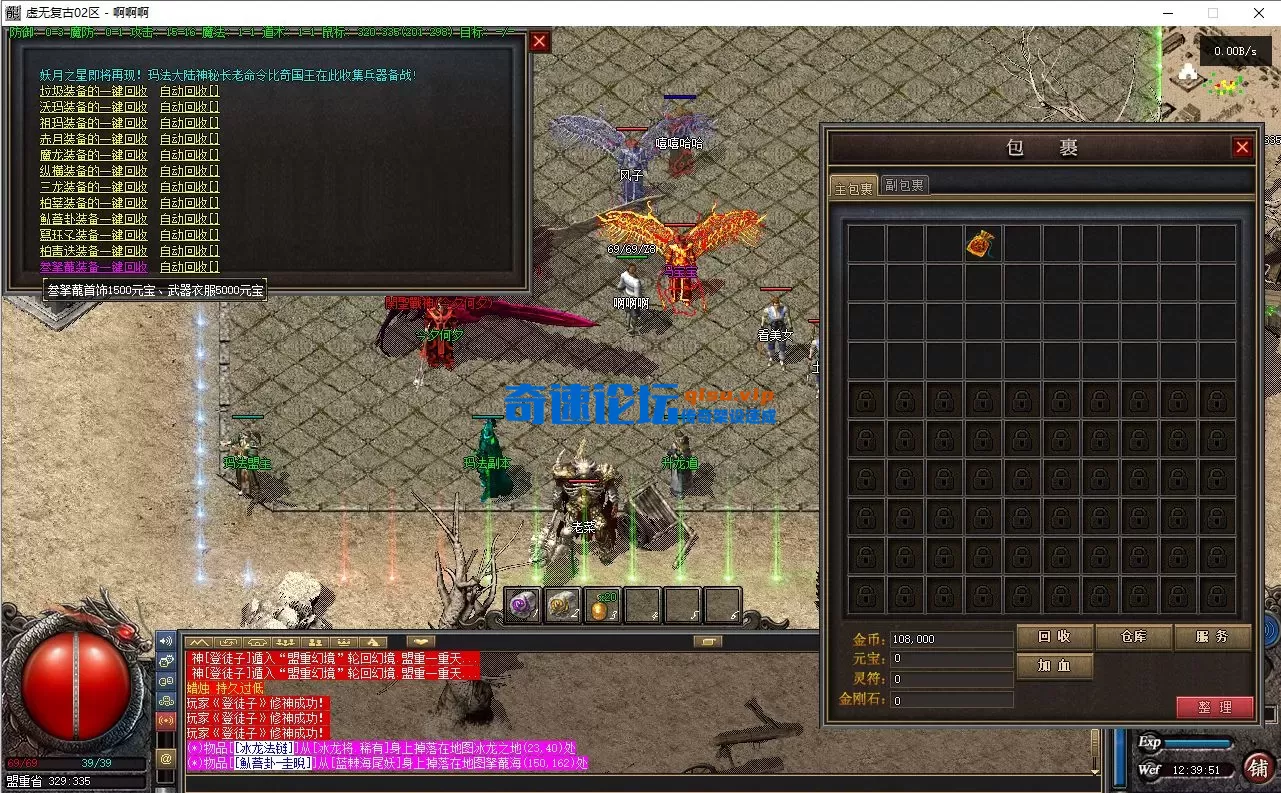Click the speaker sound icon beside the chat panel
Viewport: 1281px width, 793px height.
[x=166, y=641]
